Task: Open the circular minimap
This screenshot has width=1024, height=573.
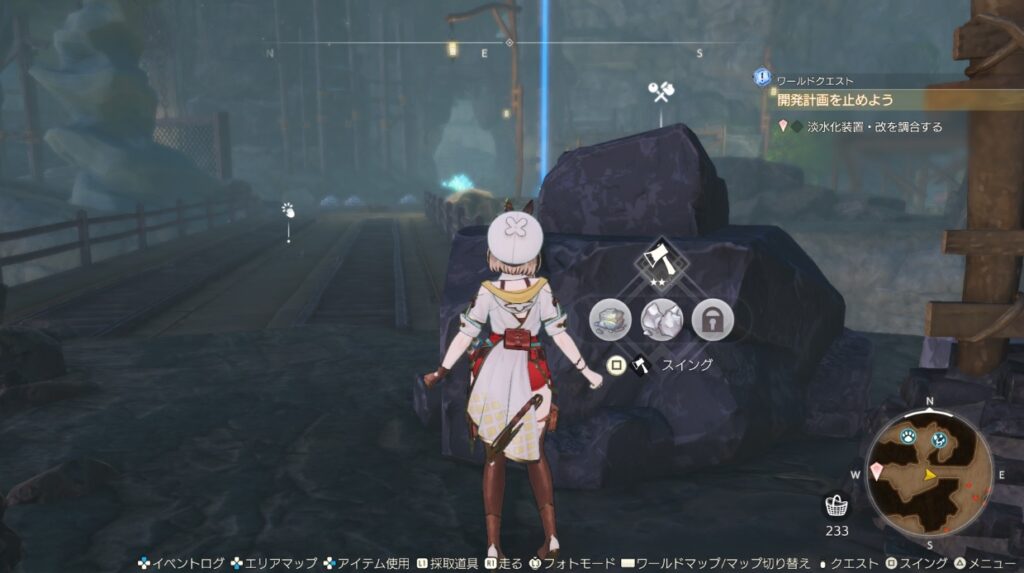Action: (929, 475)
